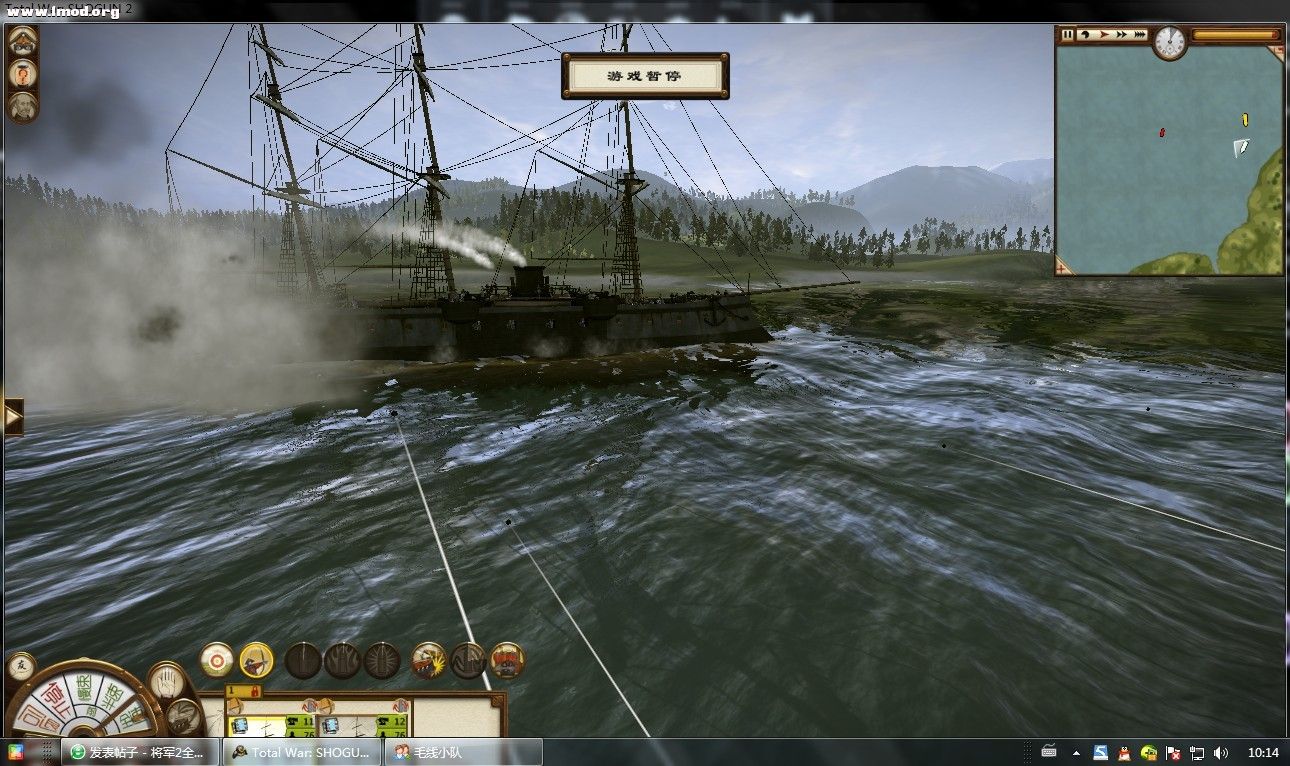This screenshot has height=766, width=1290.
Task: Select the fastest triple-arrow game speed
Action: click(x=1139, y=35)
